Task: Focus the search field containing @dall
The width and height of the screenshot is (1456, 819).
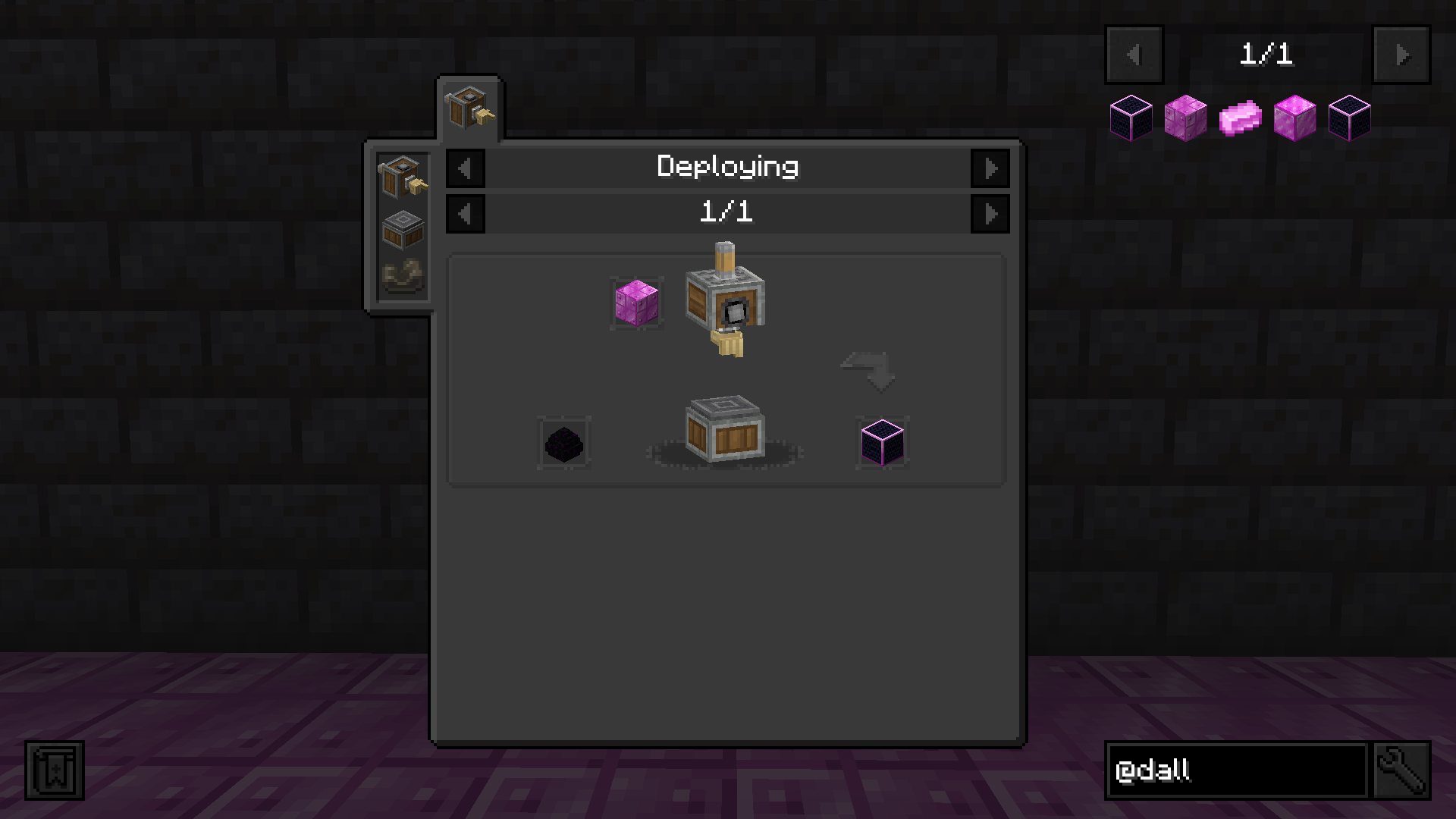Action: 1236,770
